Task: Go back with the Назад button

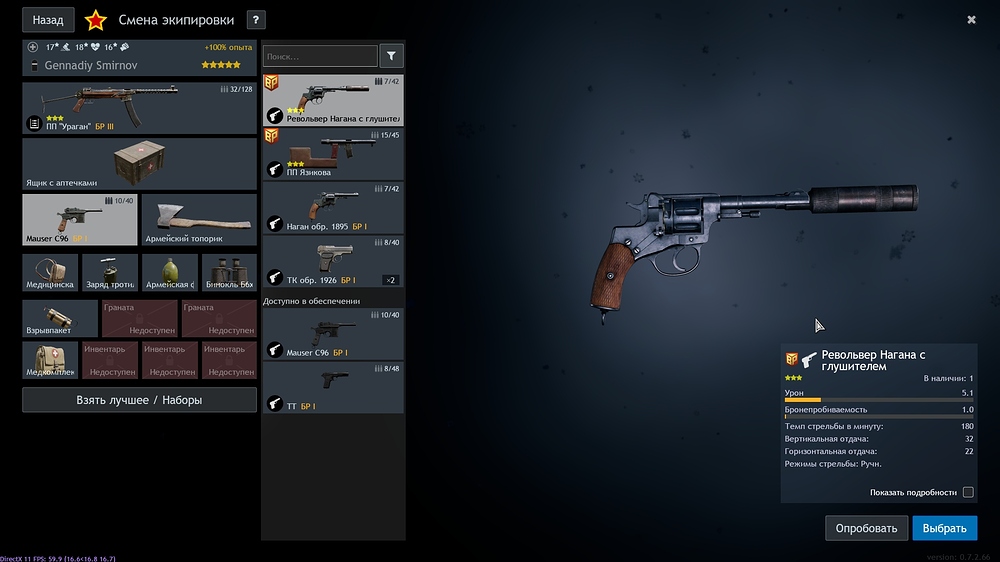Action: coord(48,20)
